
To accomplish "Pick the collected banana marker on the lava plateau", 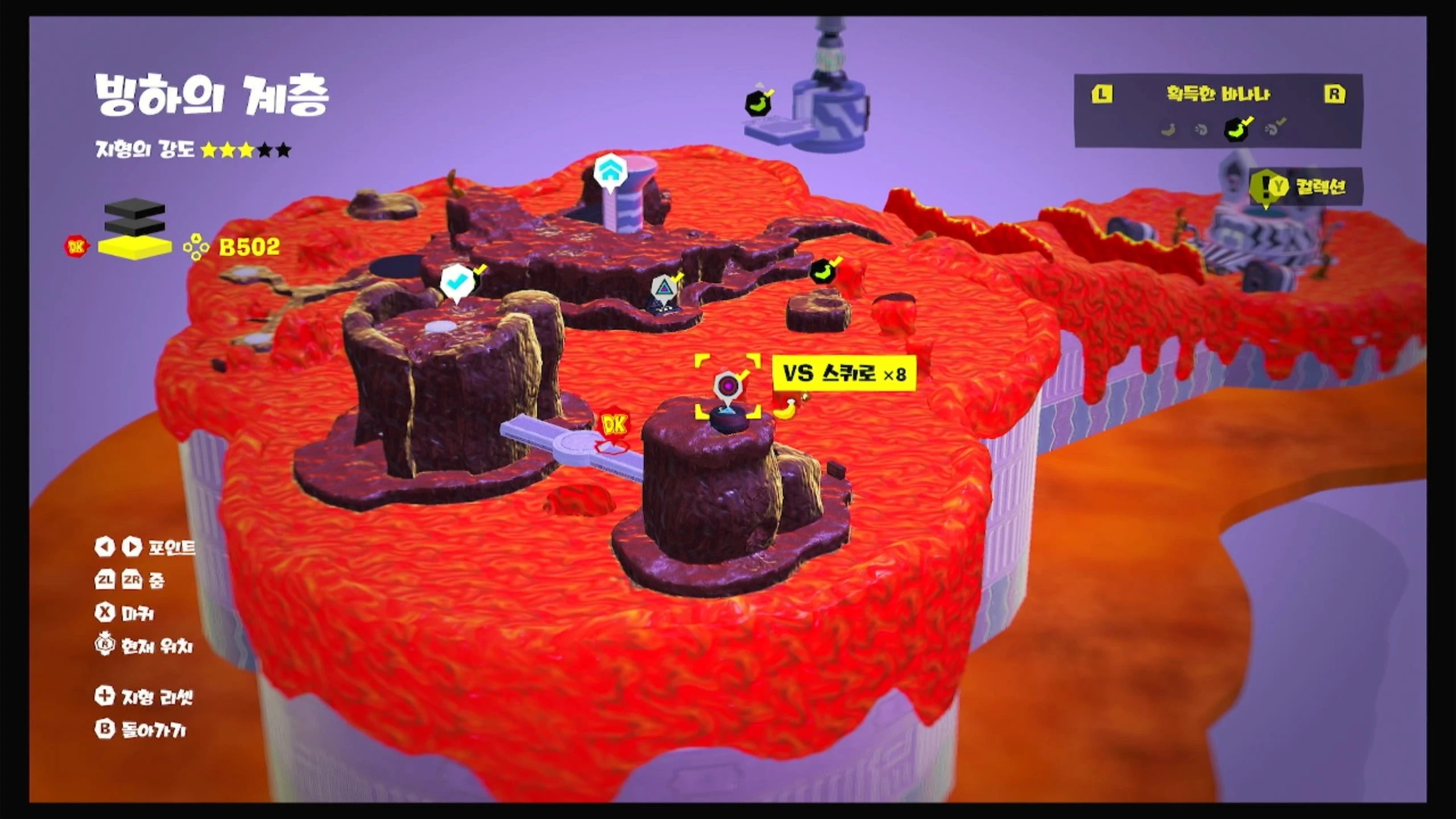I will click(822, 271).
